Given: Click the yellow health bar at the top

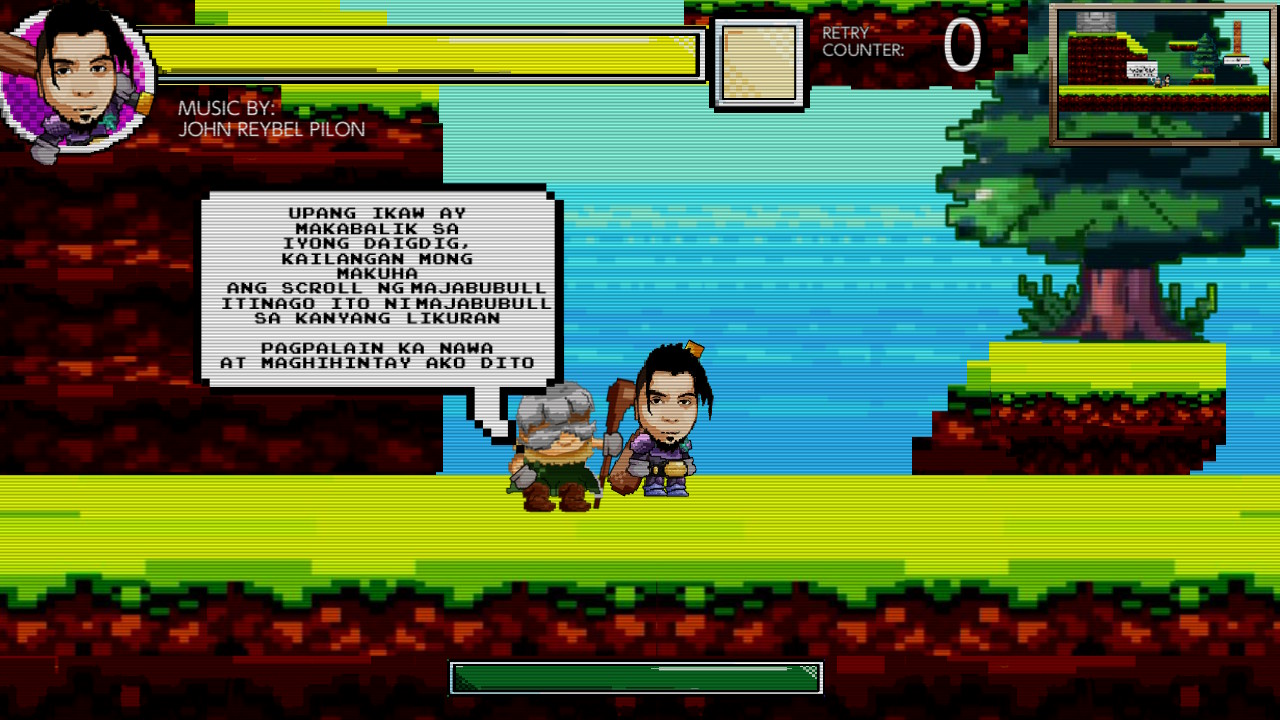Looking at the screenshot, I should pyautogui.click(x=430, y=55).
